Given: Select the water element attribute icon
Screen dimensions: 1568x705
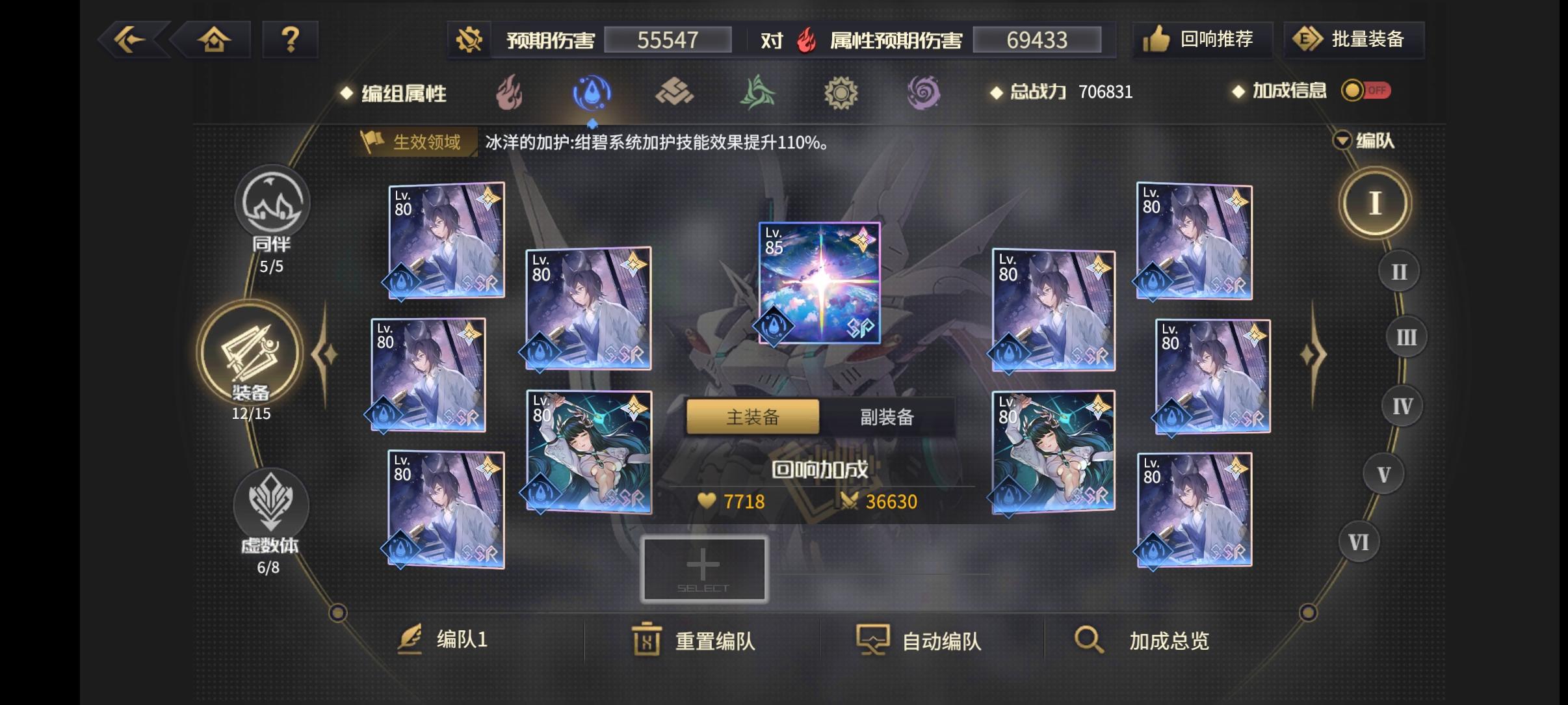Looking at the screenshot, I should click(x=591, y=93).
